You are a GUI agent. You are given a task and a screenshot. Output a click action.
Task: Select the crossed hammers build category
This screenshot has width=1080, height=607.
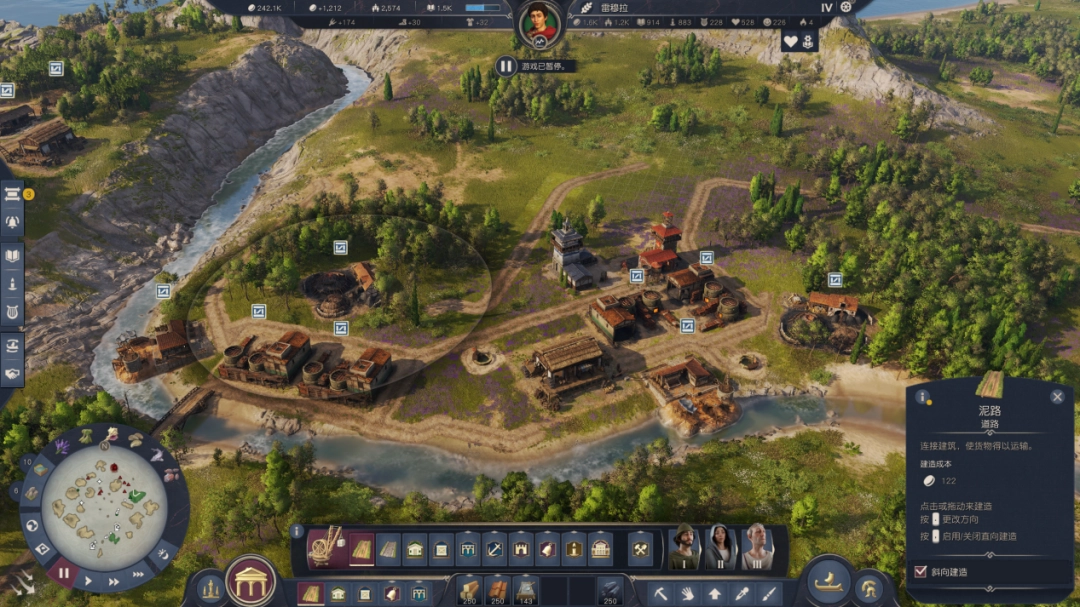tap(639, 548)
